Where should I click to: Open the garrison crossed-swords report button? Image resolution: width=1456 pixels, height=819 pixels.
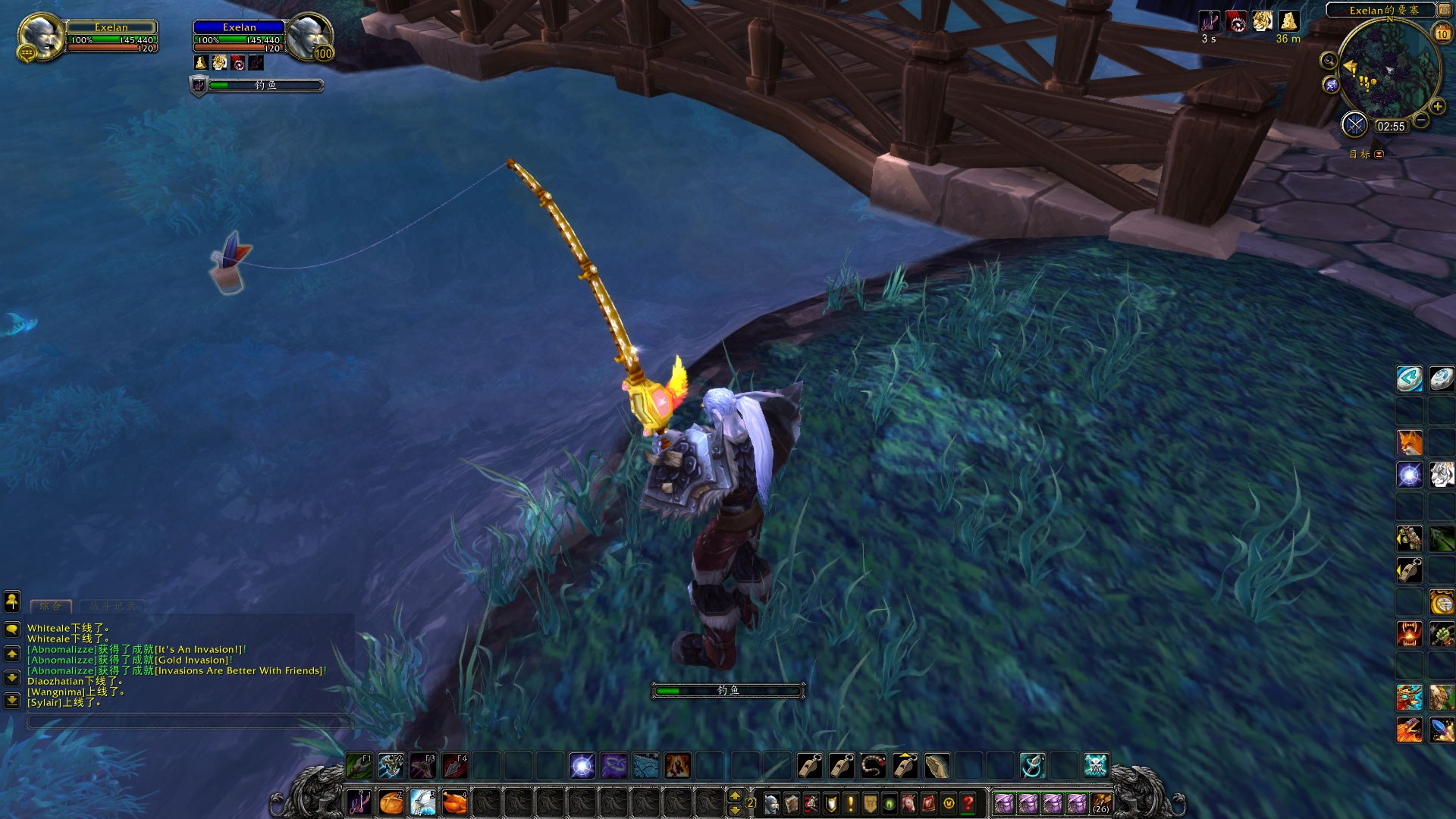[1354, 125]
